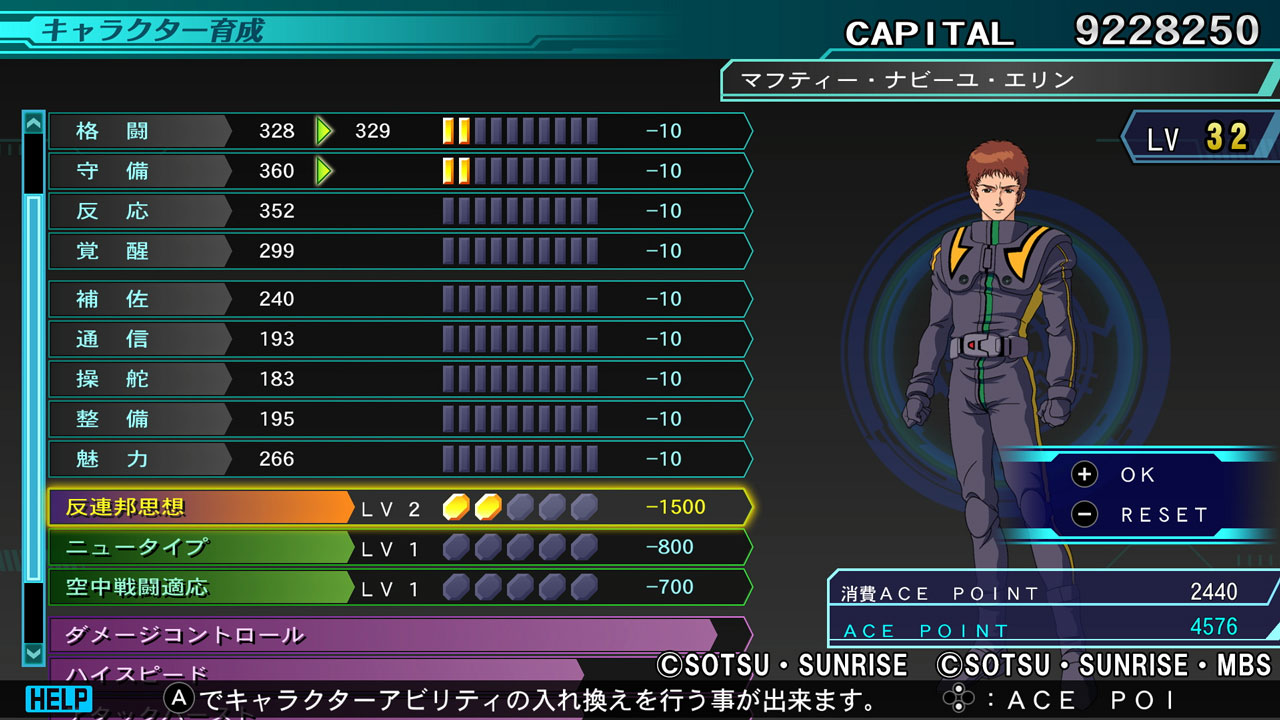Image resolution: width=1280 pixels, height=720 pixels.
Task: Select the 守備 stat row
Action: coord(400,171)
